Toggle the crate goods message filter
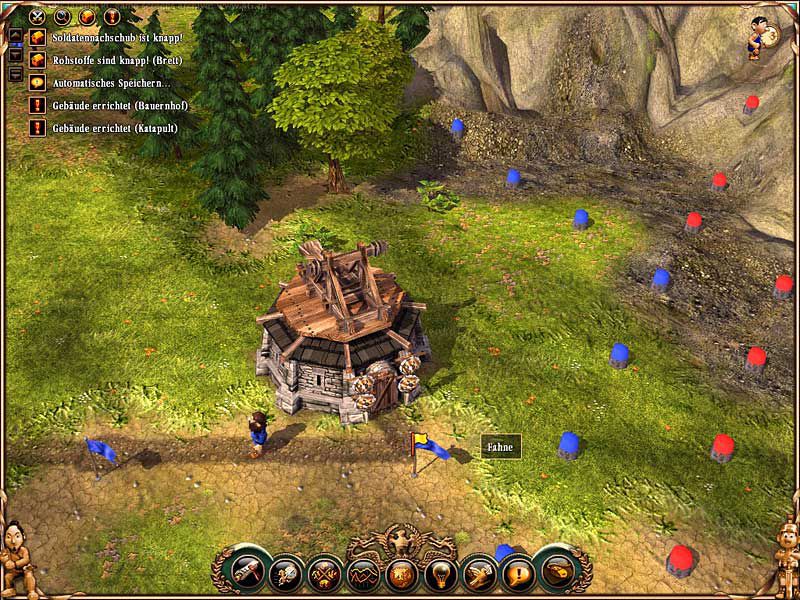The width and height of the screenshot is (800, 600). pyautogui.click(x=87, y=17)
